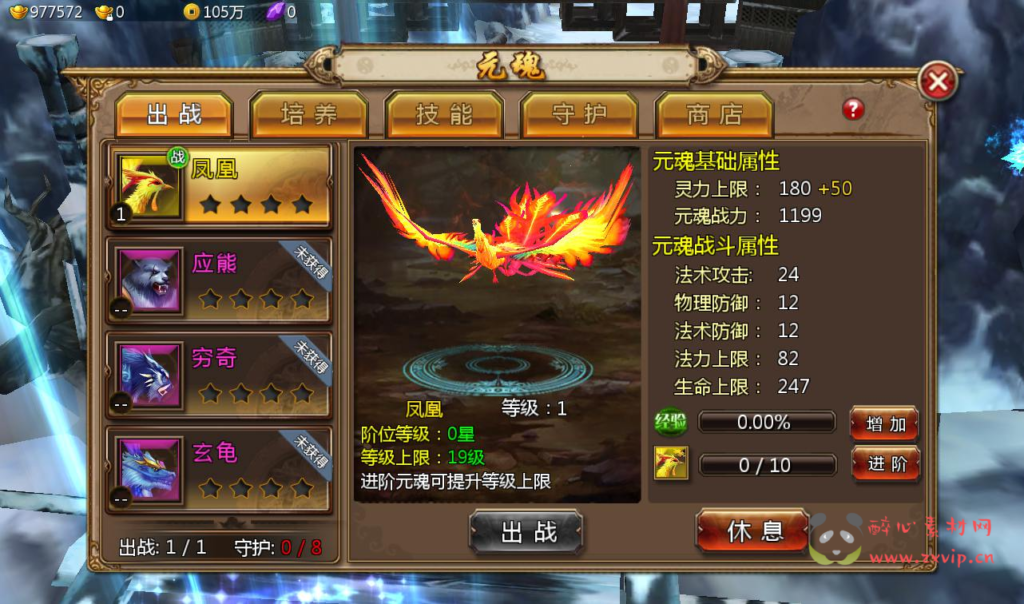Open the 培养 tab
1024x604 pixels.
click(309, 115)
